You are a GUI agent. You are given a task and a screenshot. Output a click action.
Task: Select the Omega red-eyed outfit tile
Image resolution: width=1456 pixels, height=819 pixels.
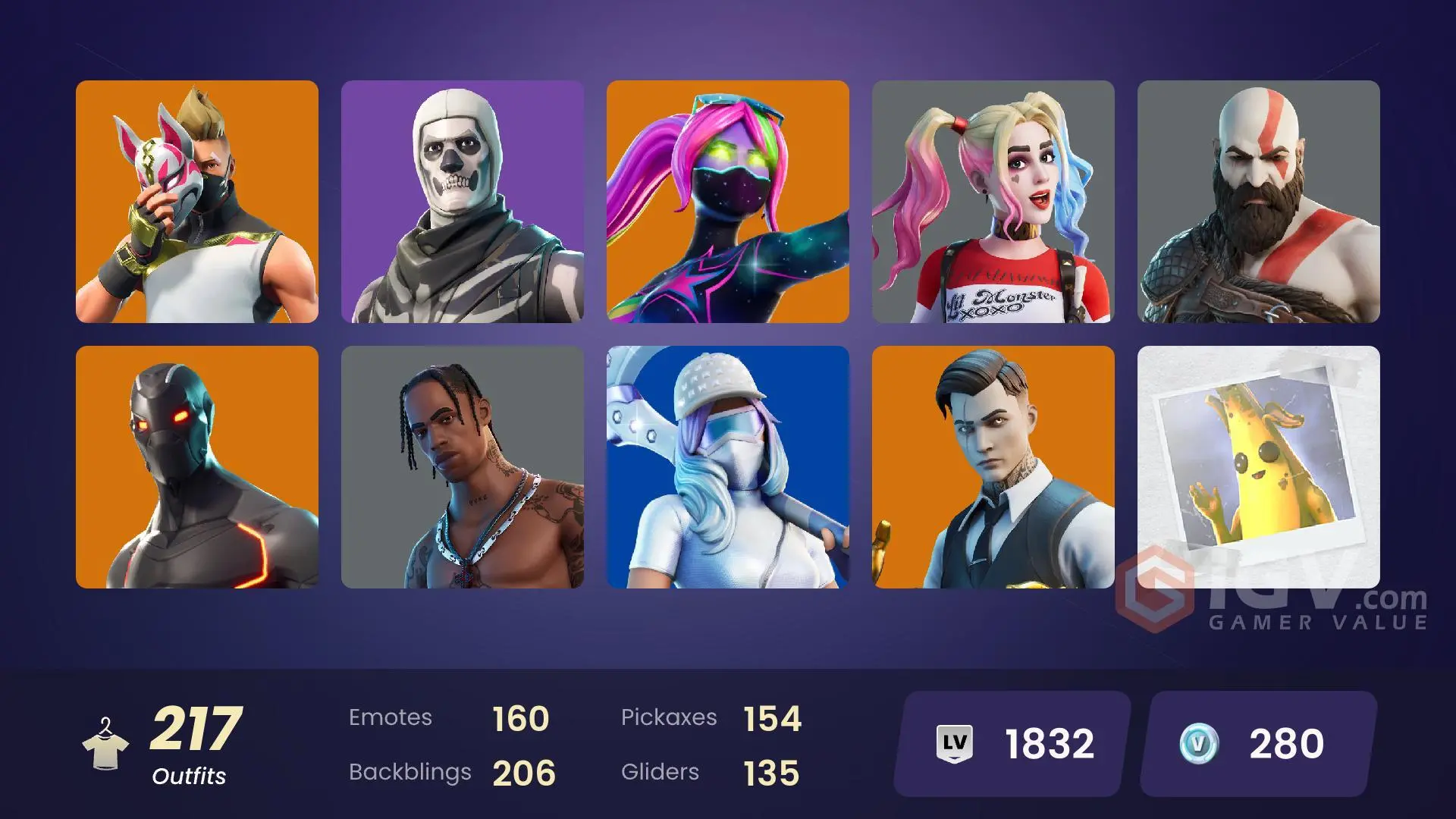click(x=197, y=466)
